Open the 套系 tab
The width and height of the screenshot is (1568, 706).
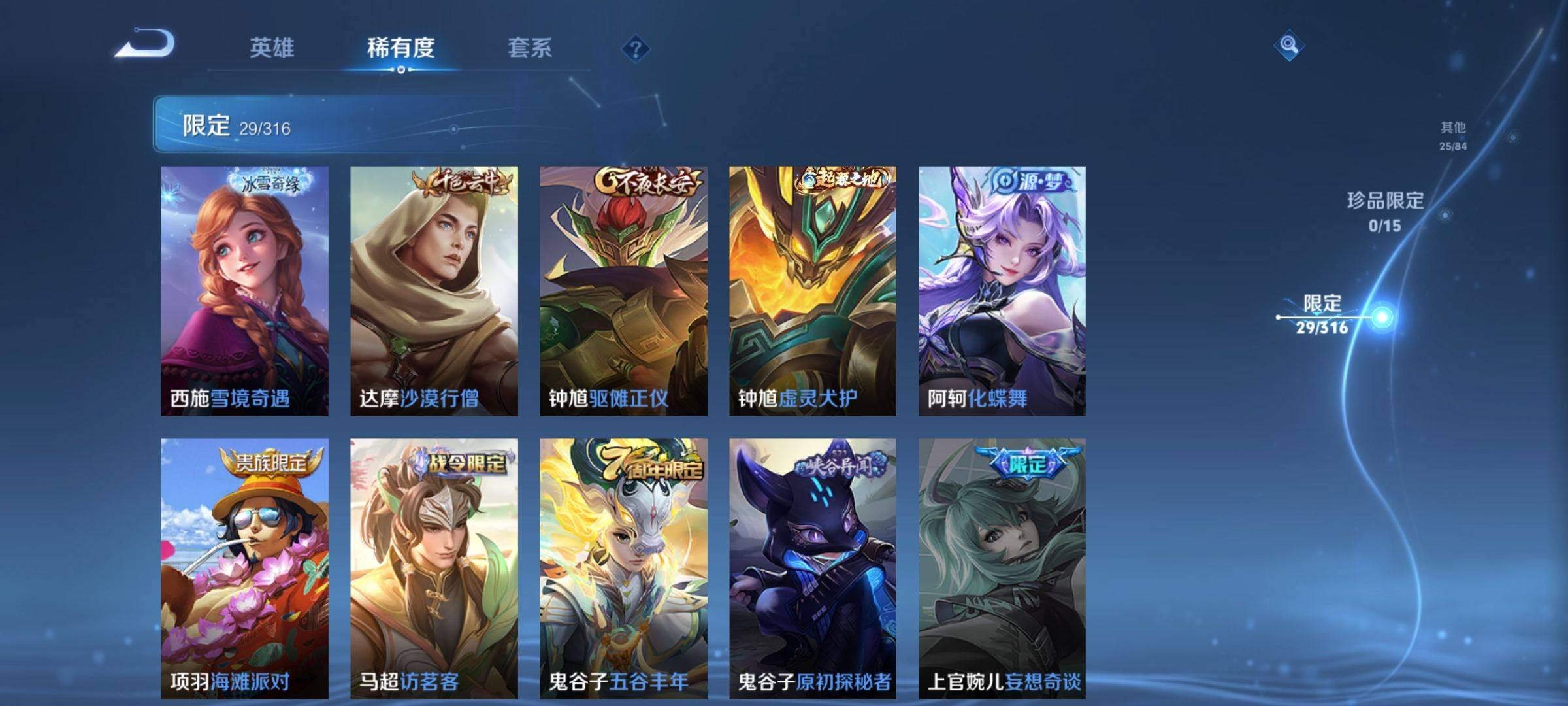tap(529, 48)
